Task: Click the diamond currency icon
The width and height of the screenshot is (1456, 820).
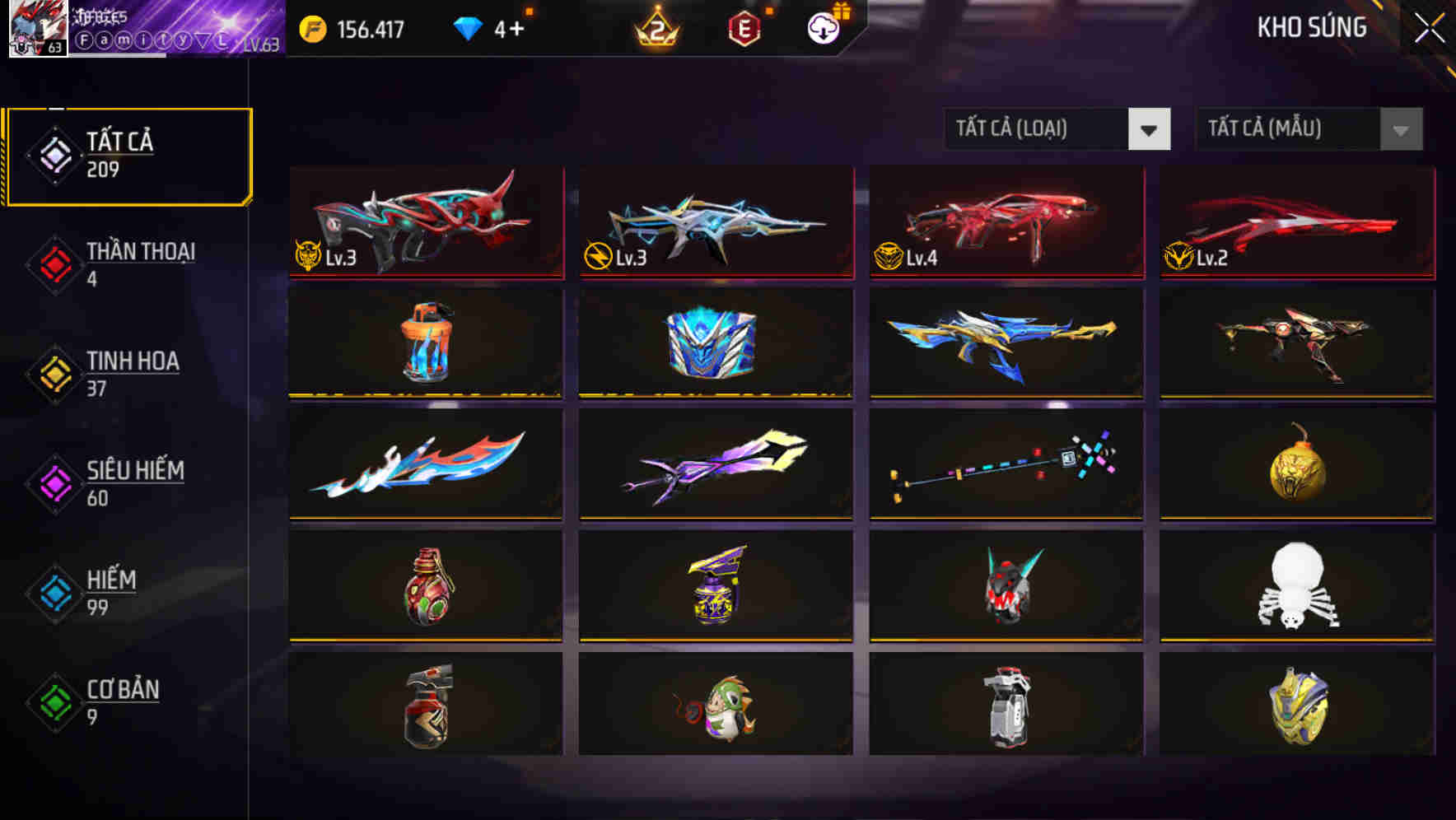Action: click(466, 27)
